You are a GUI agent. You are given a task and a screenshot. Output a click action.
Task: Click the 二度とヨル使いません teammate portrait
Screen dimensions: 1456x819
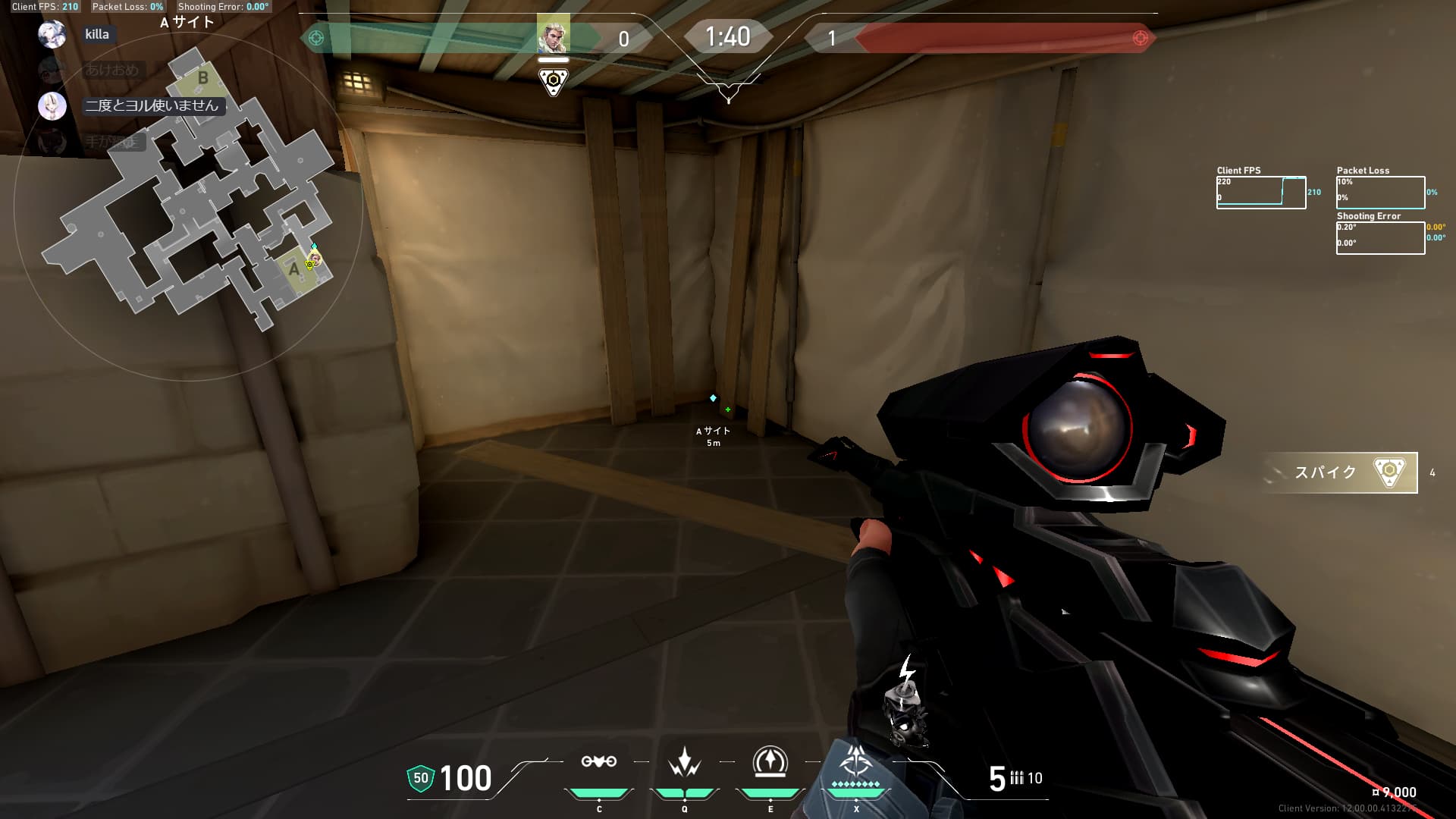pos(52,105)
